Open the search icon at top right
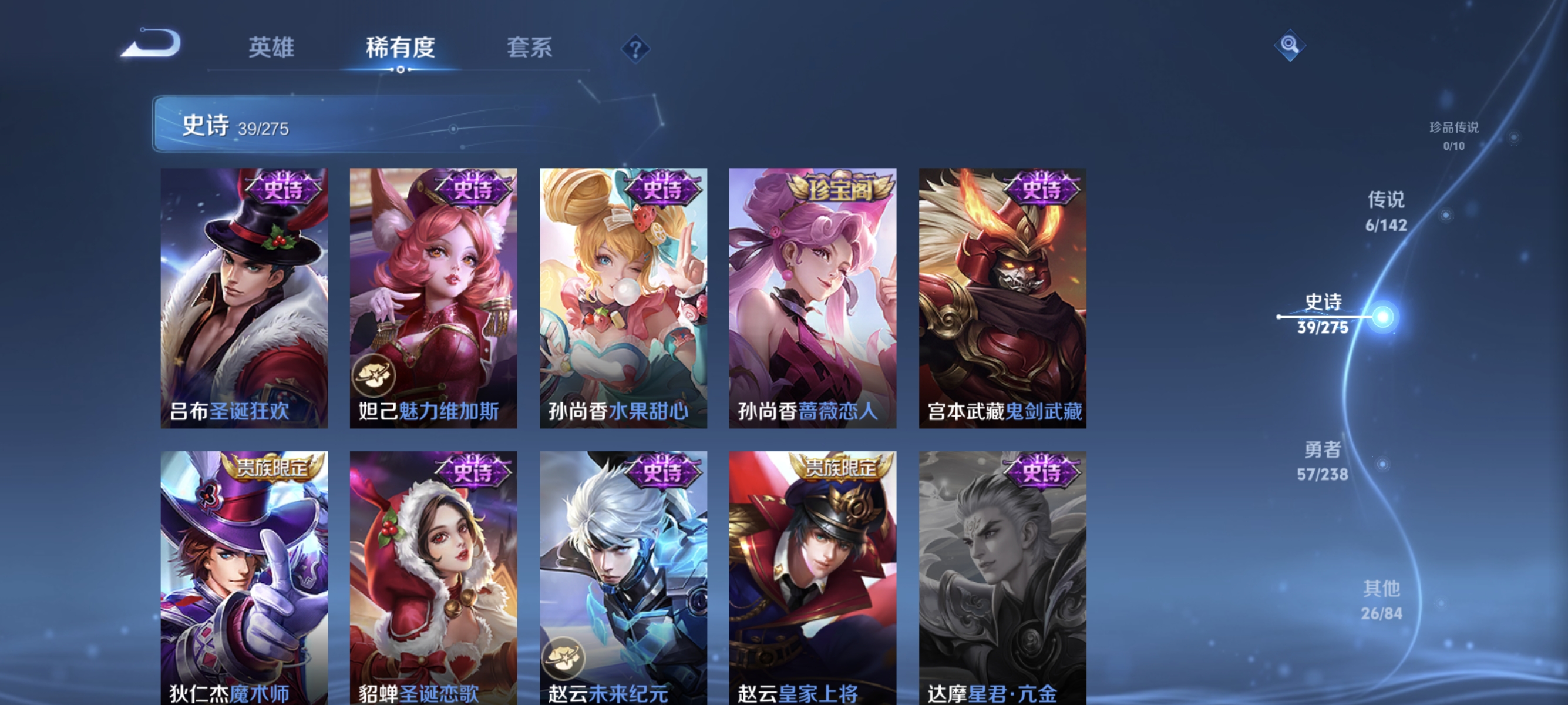This screenshot has height=705, width=1568. (1290, 45)
